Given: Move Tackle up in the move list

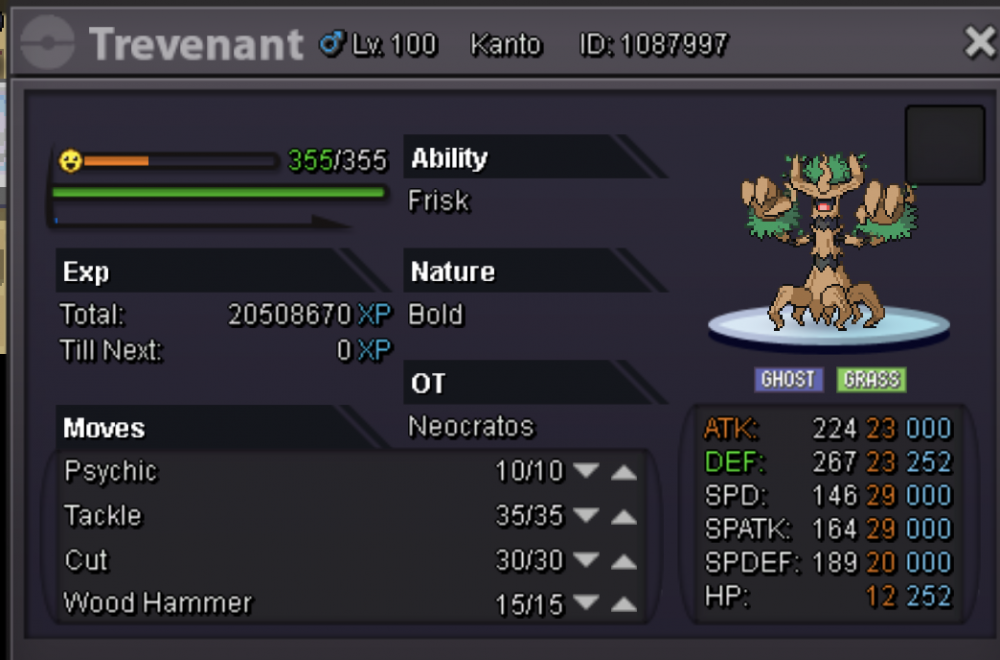Looking at the screenshot, I should coord(623,517).
